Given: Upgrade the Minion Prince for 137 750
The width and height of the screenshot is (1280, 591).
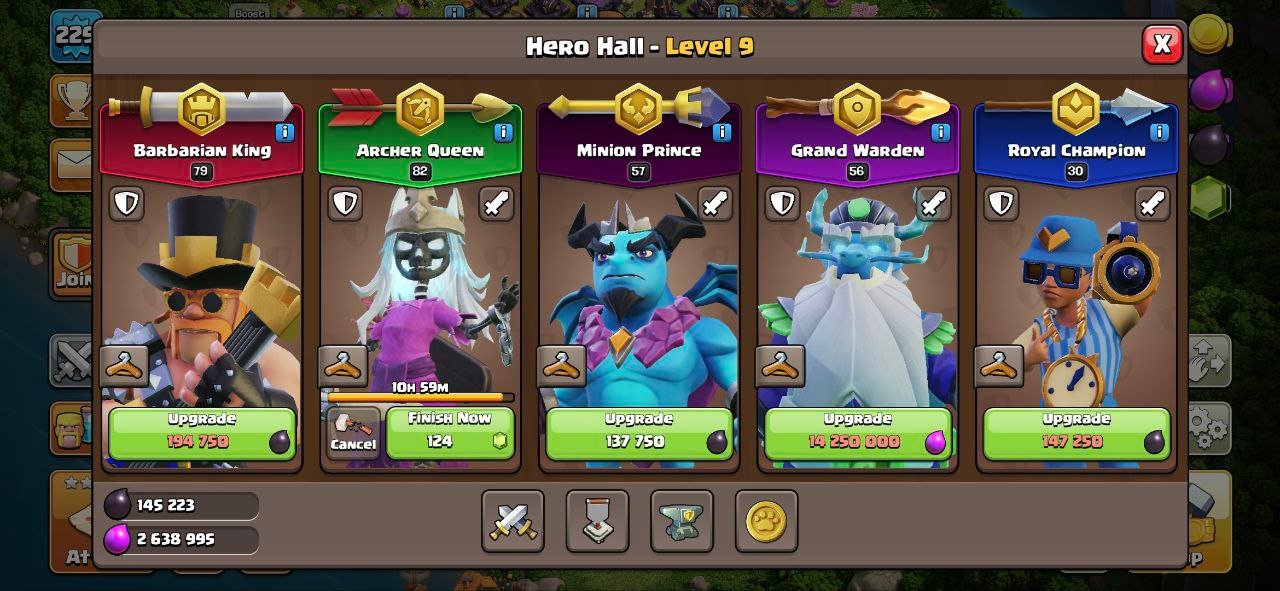Looking at the screenshot, I should (638, 432).
